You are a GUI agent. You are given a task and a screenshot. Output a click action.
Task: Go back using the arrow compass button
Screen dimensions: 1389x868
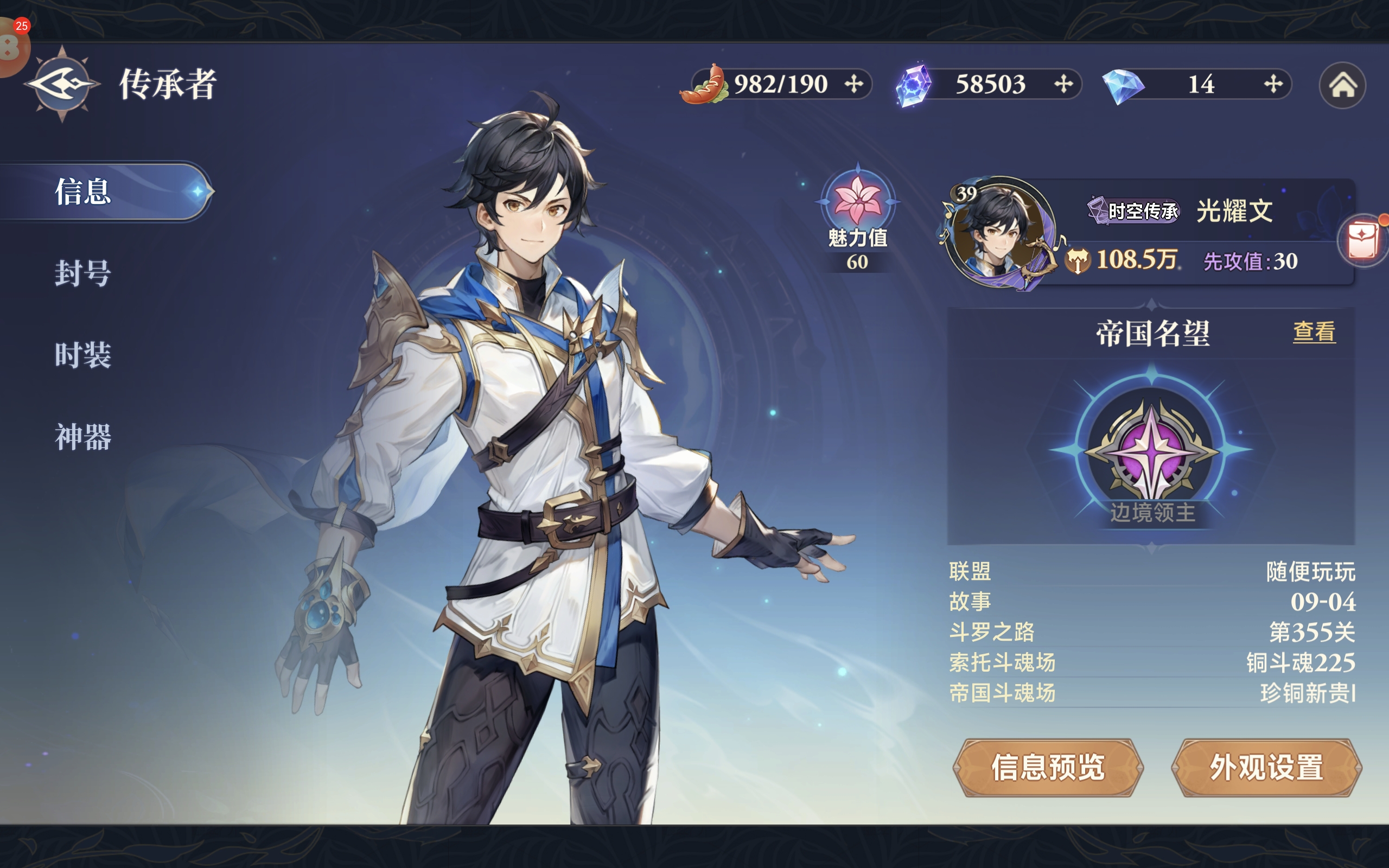pos(62,85)
